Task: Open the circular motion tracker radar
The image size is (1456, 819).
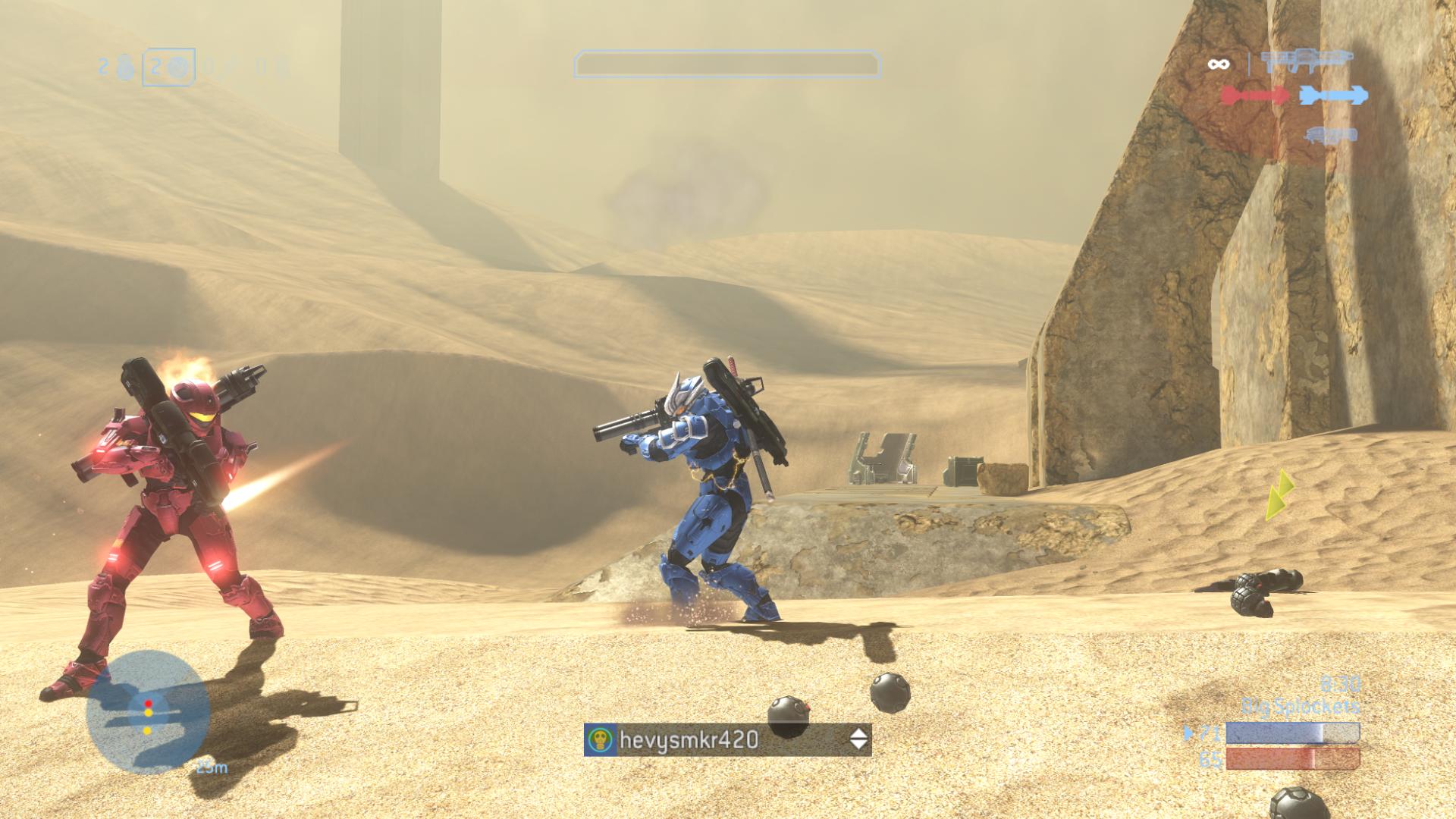Action: pos(148,711)
